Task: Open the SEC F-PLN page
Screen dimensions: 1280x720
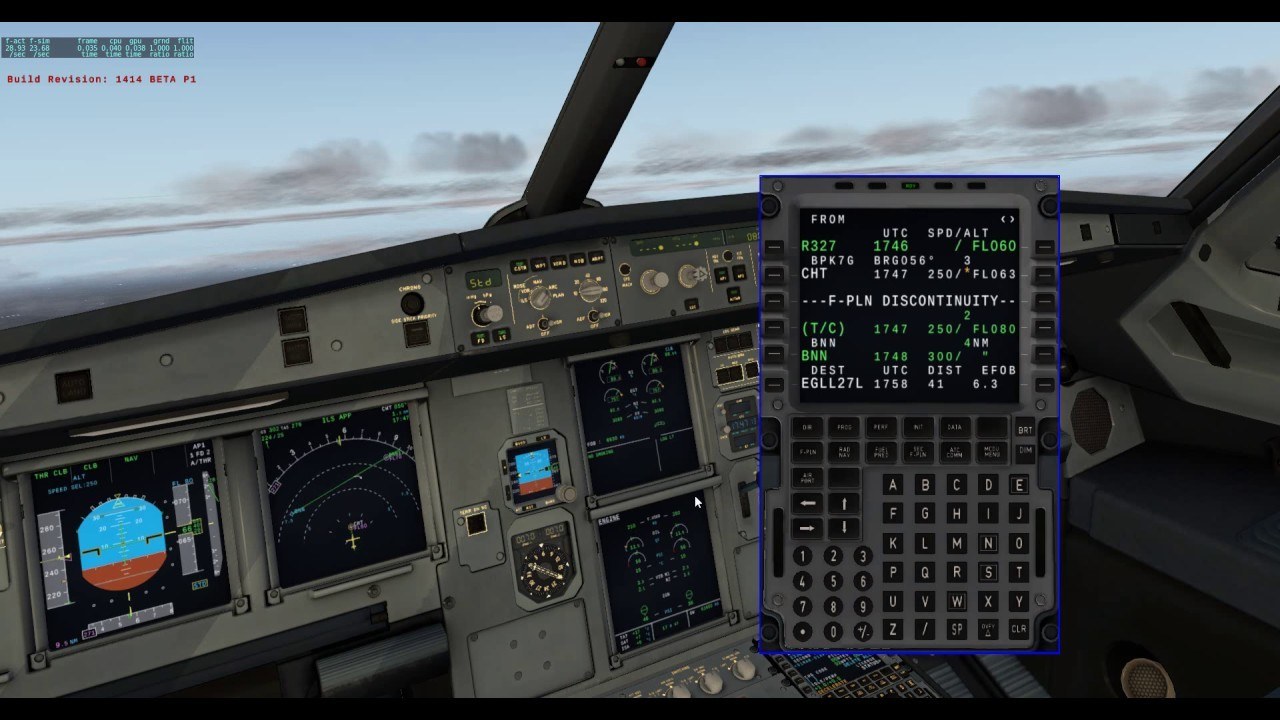Action: pos(918,452)
